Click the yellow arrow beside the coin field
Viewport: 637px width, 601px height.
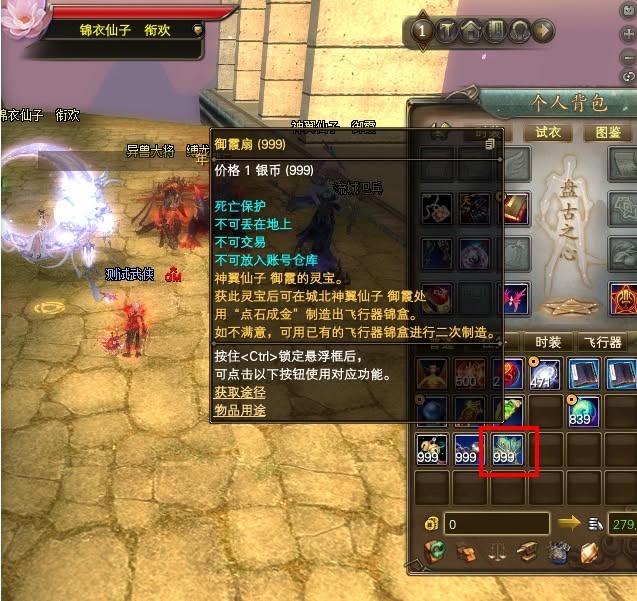click(x=570, y=522)
